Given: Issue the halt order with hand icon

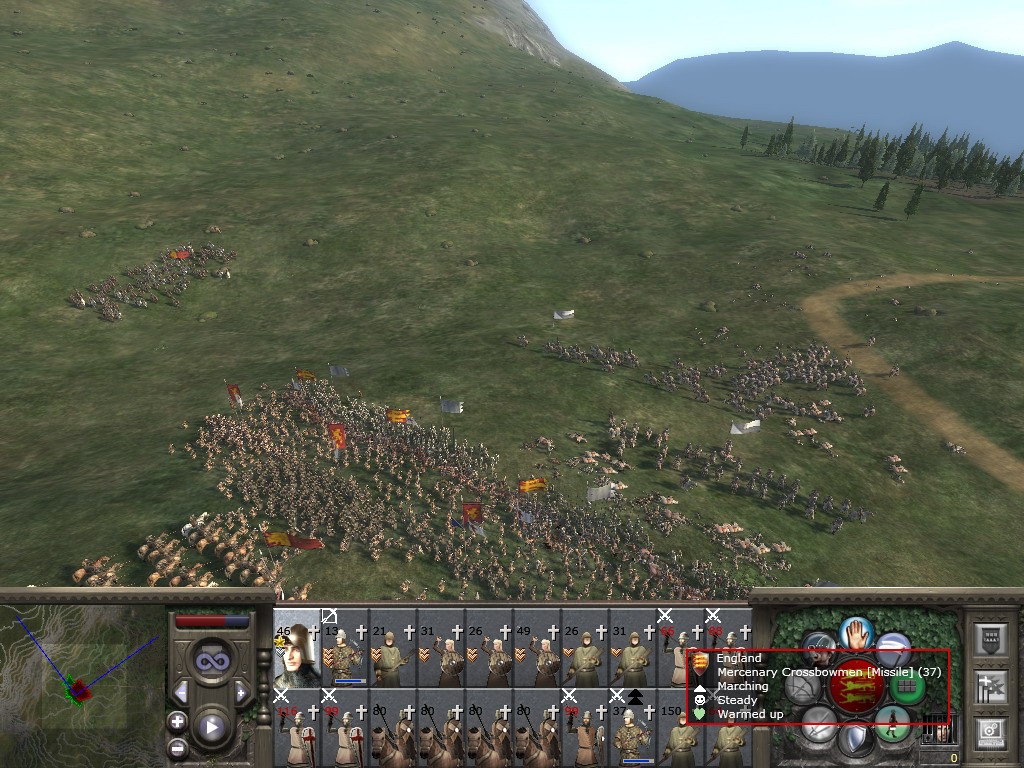Looking at the screenshot, I should pos(857,632).
